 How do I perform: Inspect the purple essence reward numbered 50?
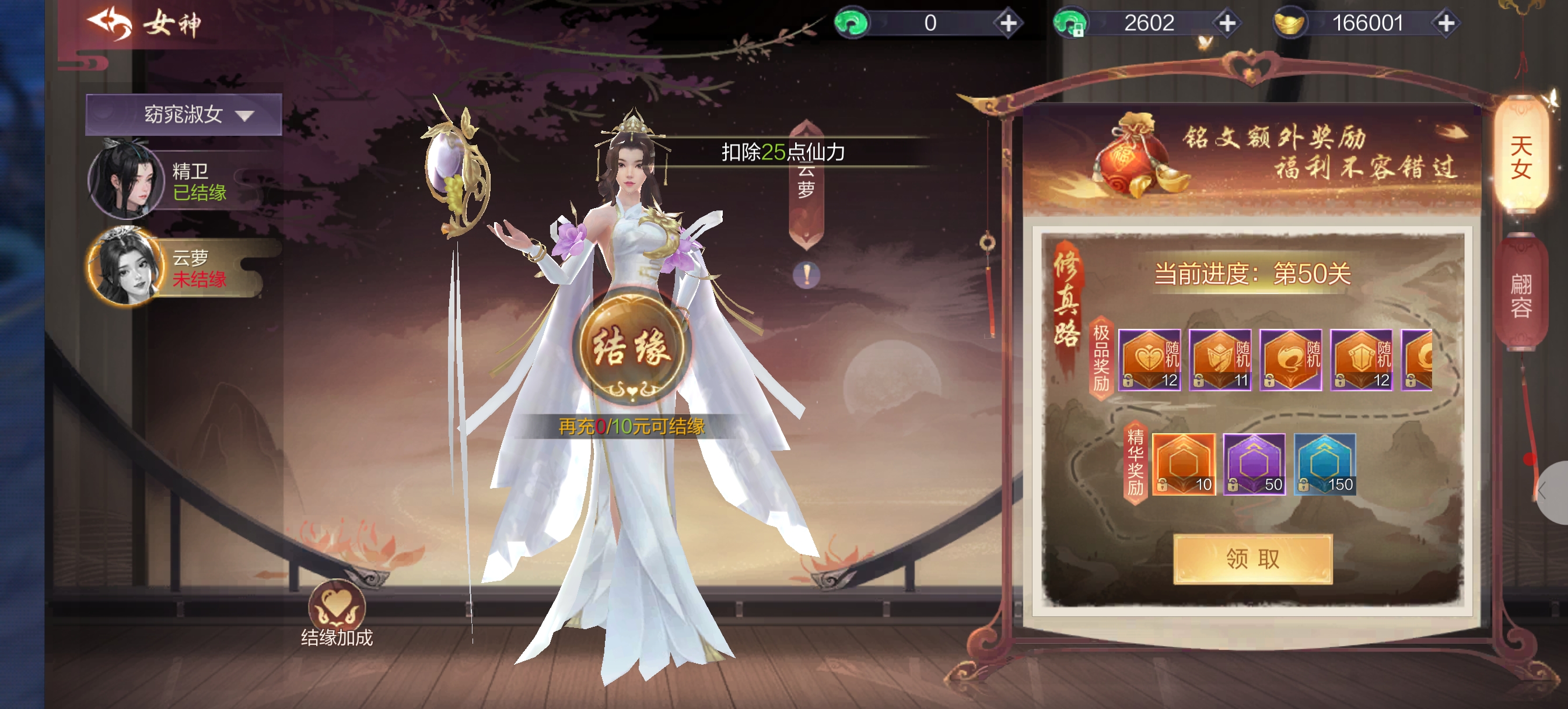1254,464
